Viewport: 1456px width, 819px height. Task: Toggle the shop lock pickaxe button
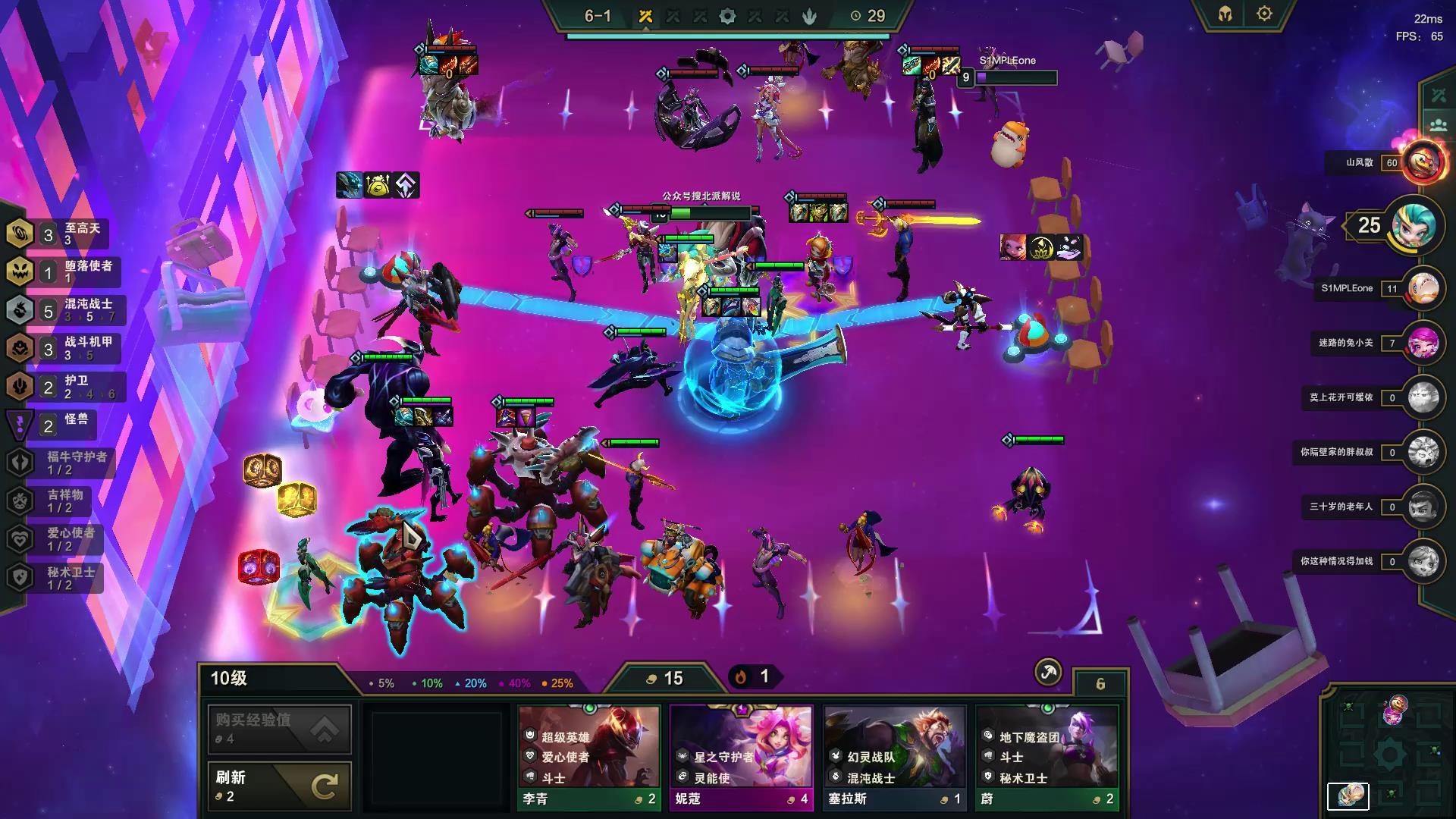pyautogui.click(x=1048, y=672)
